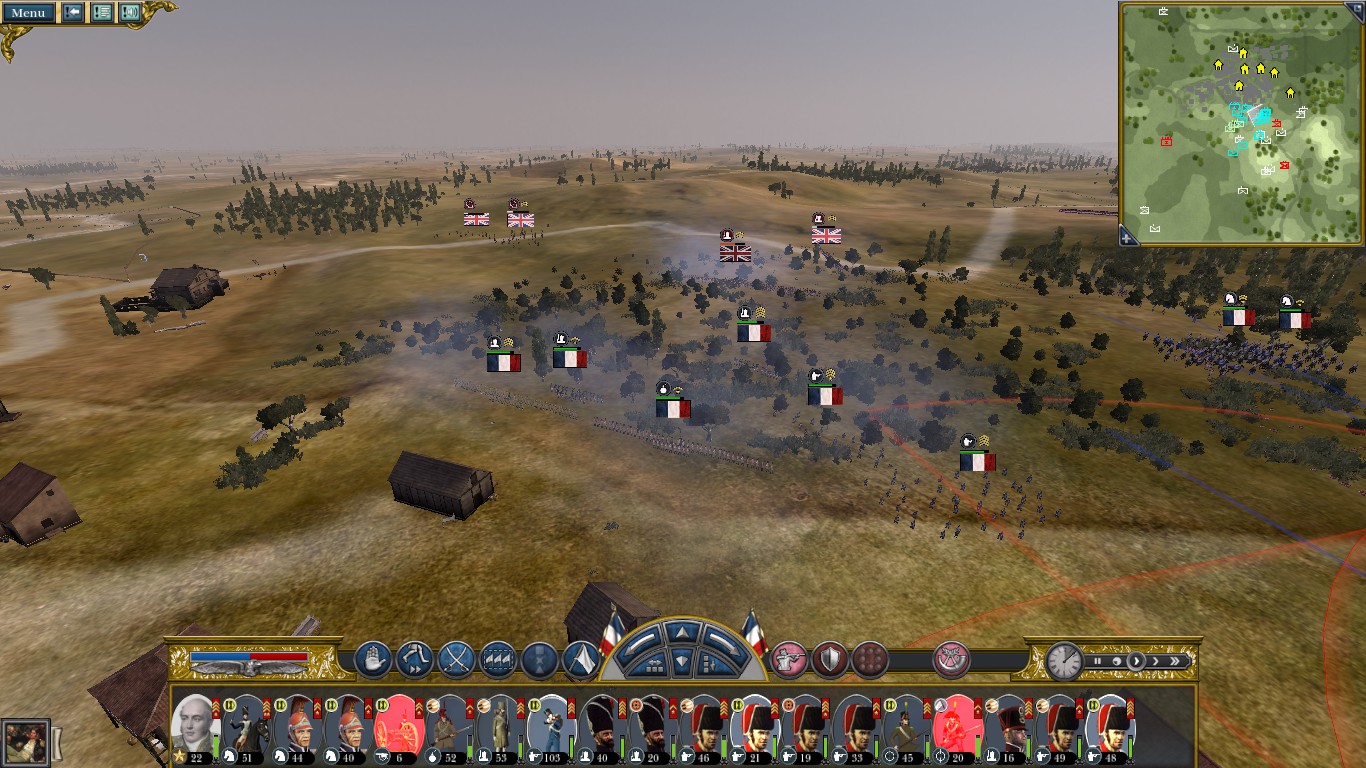
Task: Toggle fire at will musket icon
Action: [789, 659]
